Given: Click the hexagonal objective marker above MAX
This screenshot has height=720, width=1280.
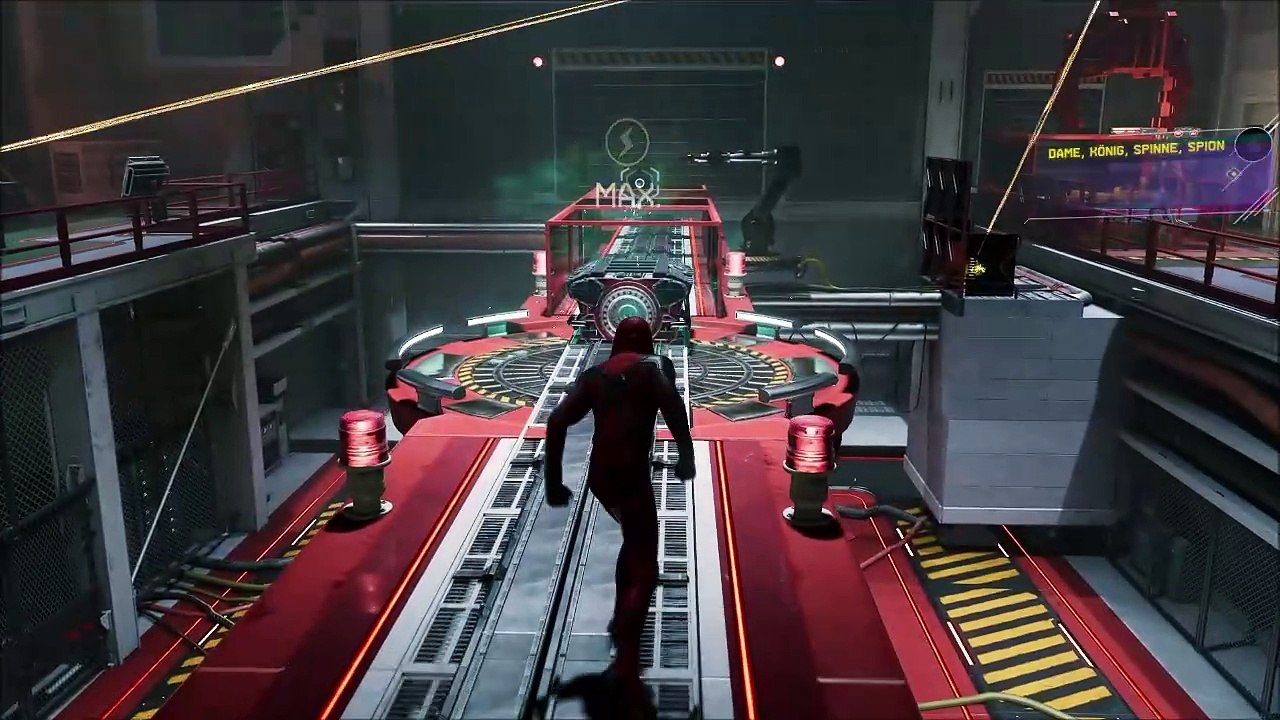Looking at the screenshot, I should point(639,177).
